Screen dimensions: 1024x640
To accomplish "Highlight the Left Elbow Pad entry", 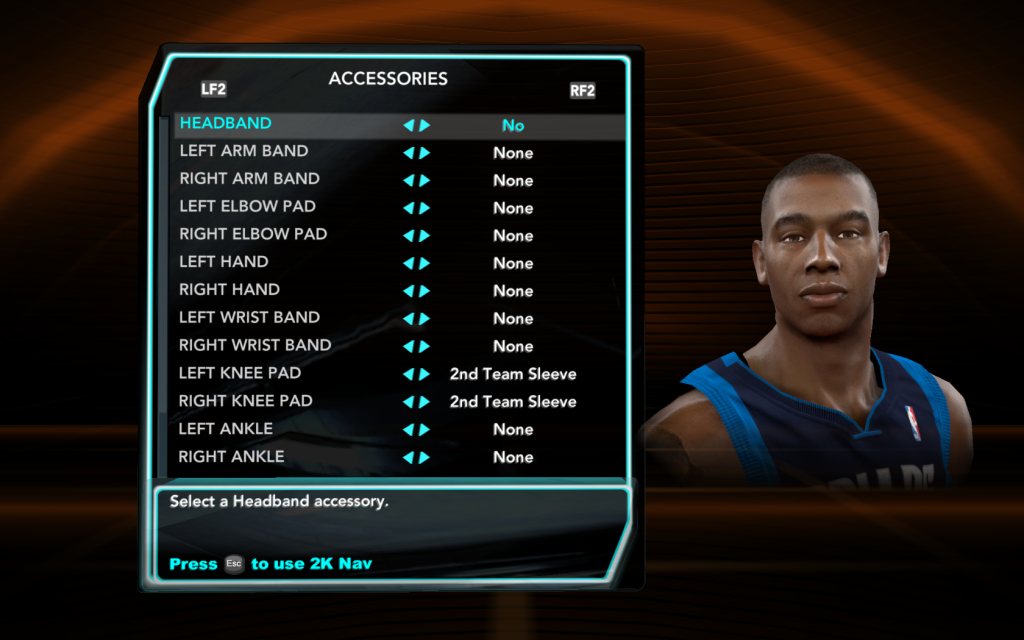I will click(x=248, y=207).
